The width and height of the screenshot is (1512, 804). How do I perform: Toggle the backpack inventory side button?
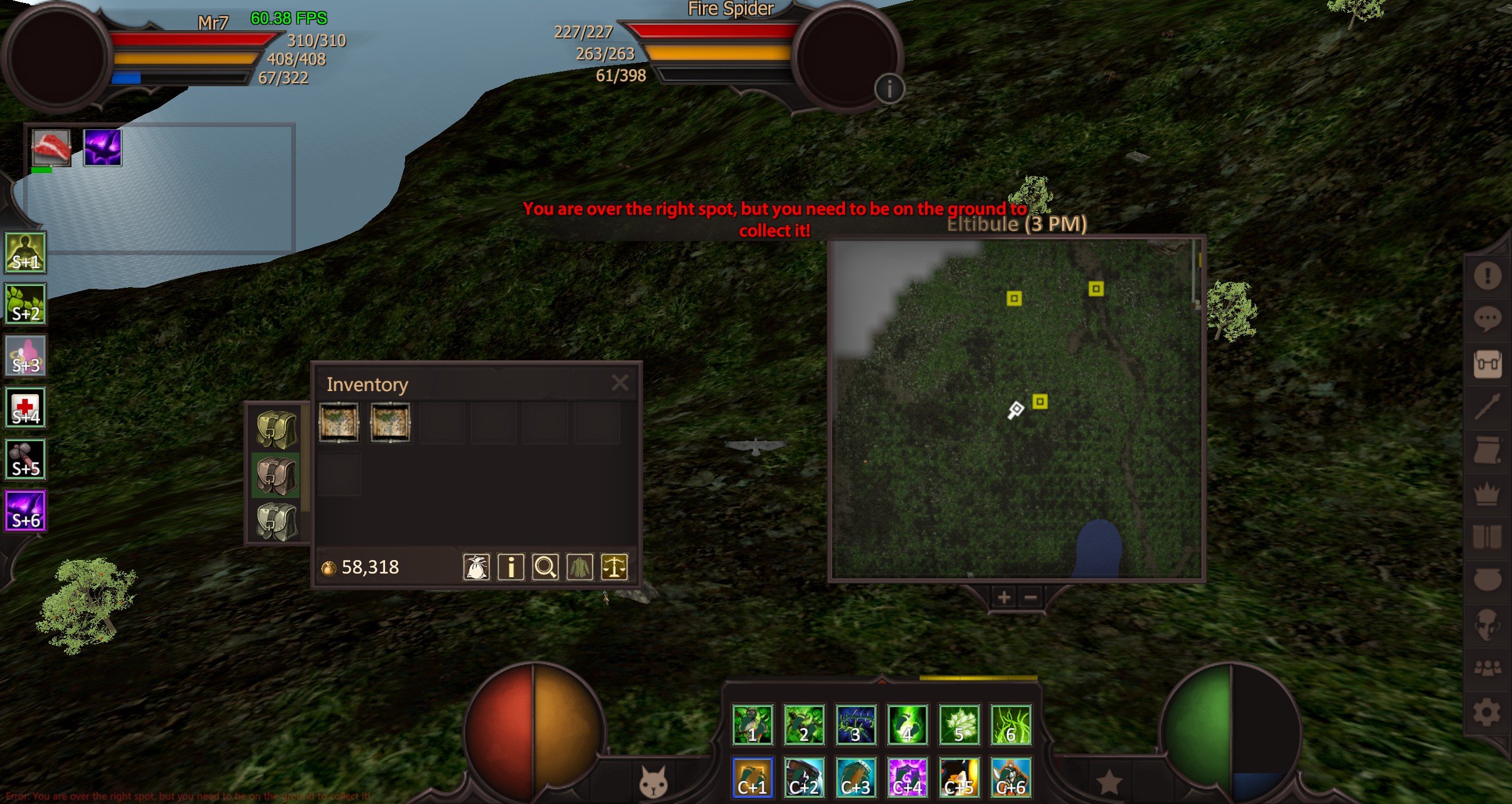pos(1487,363)
